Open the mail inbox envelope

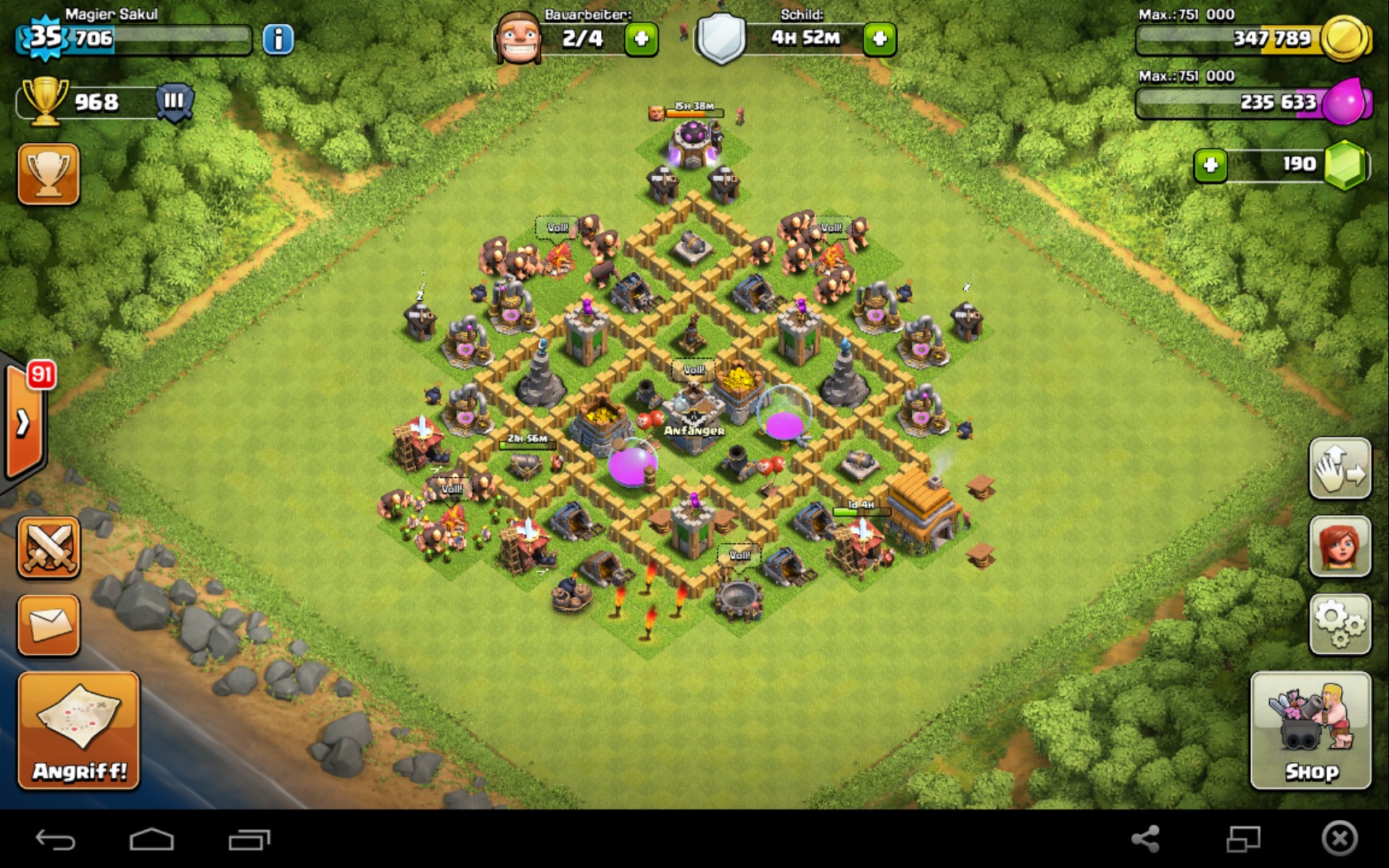(x=49, y=625)
